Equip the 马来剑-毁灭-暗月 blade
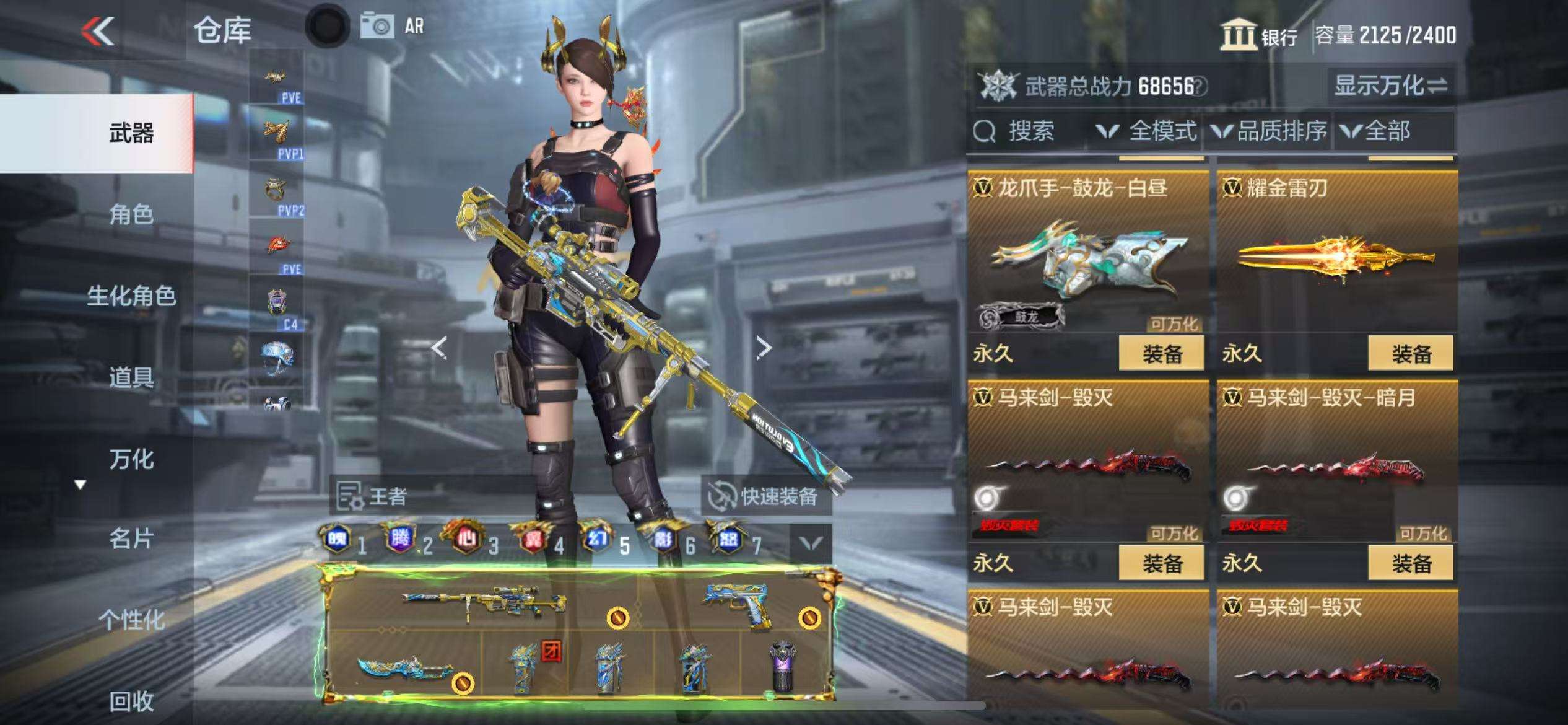The image size is (1568, 725). coord(1411,563)
